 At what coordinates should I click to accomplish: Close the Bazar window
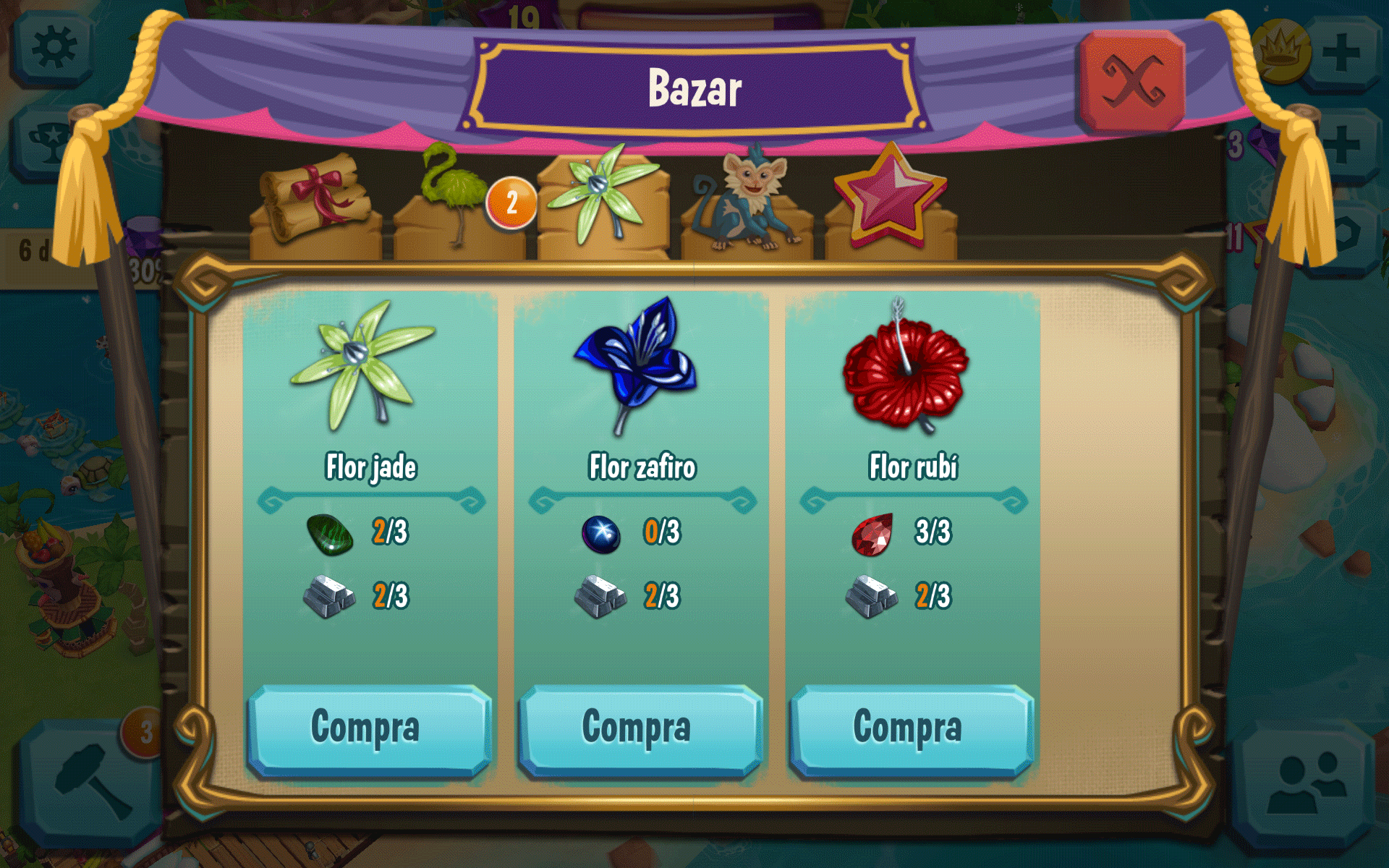coord(1131,81)
